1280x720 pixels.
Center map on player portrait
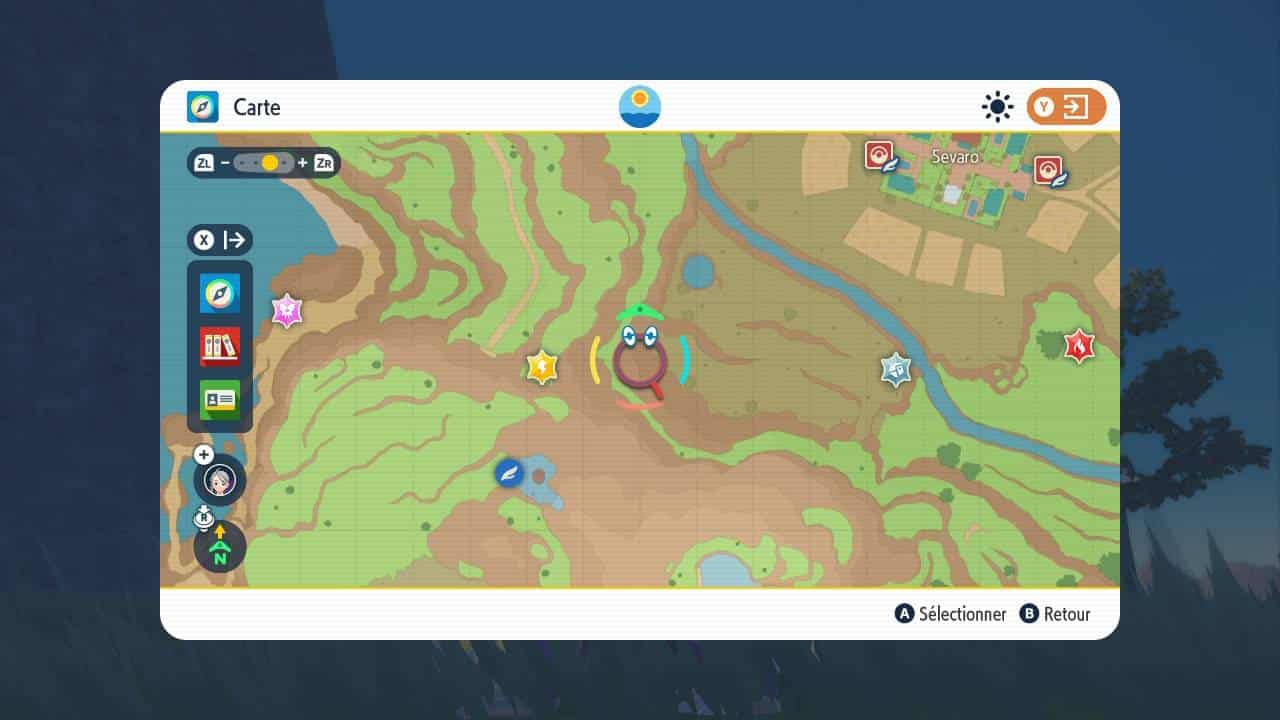pyautogui.click(x=220, y=482)
